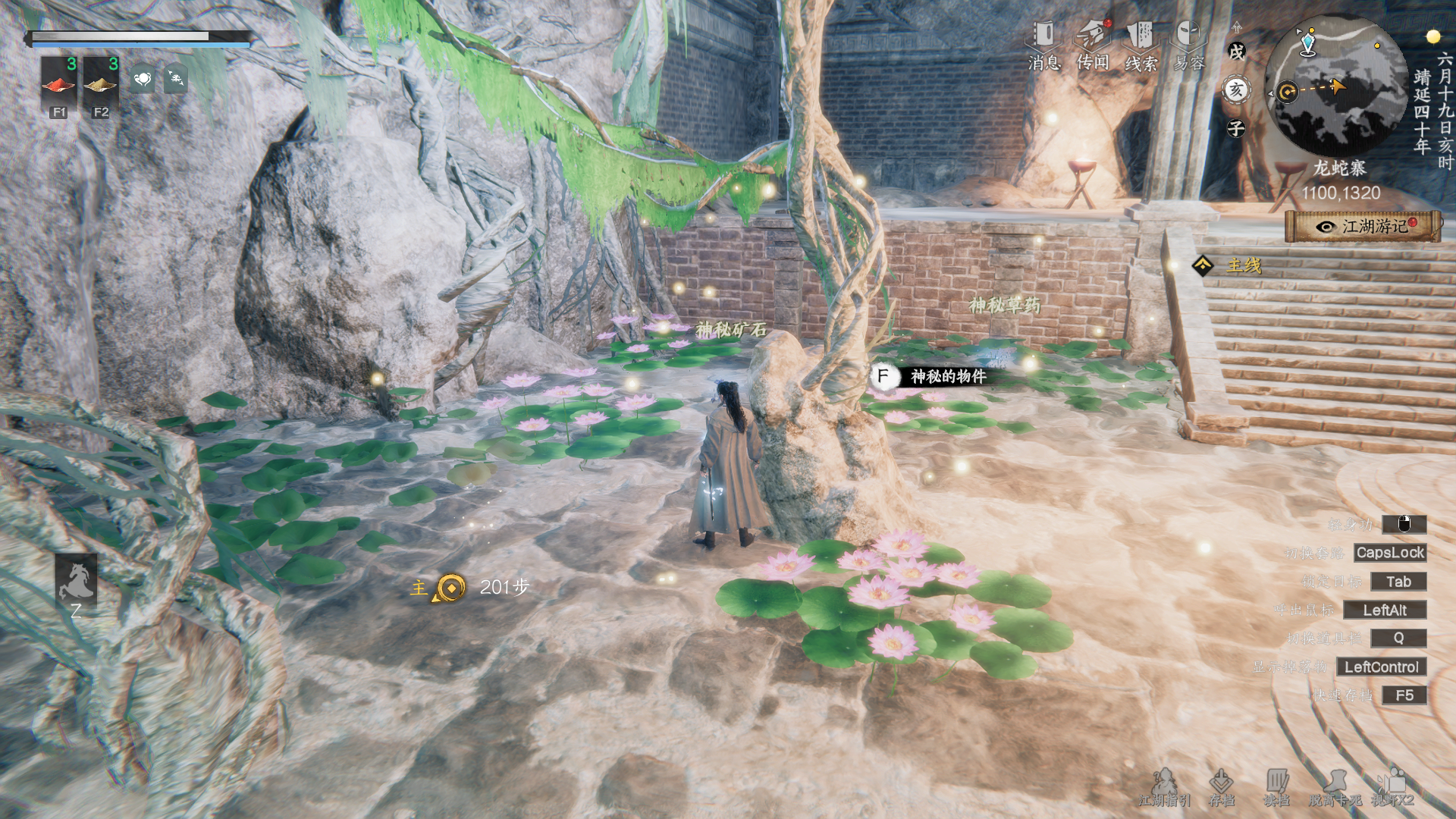Toggle the 视野X2 camera view
Image resolution: width=1456 pixels, height=819 pixels.
[1392, 787]
